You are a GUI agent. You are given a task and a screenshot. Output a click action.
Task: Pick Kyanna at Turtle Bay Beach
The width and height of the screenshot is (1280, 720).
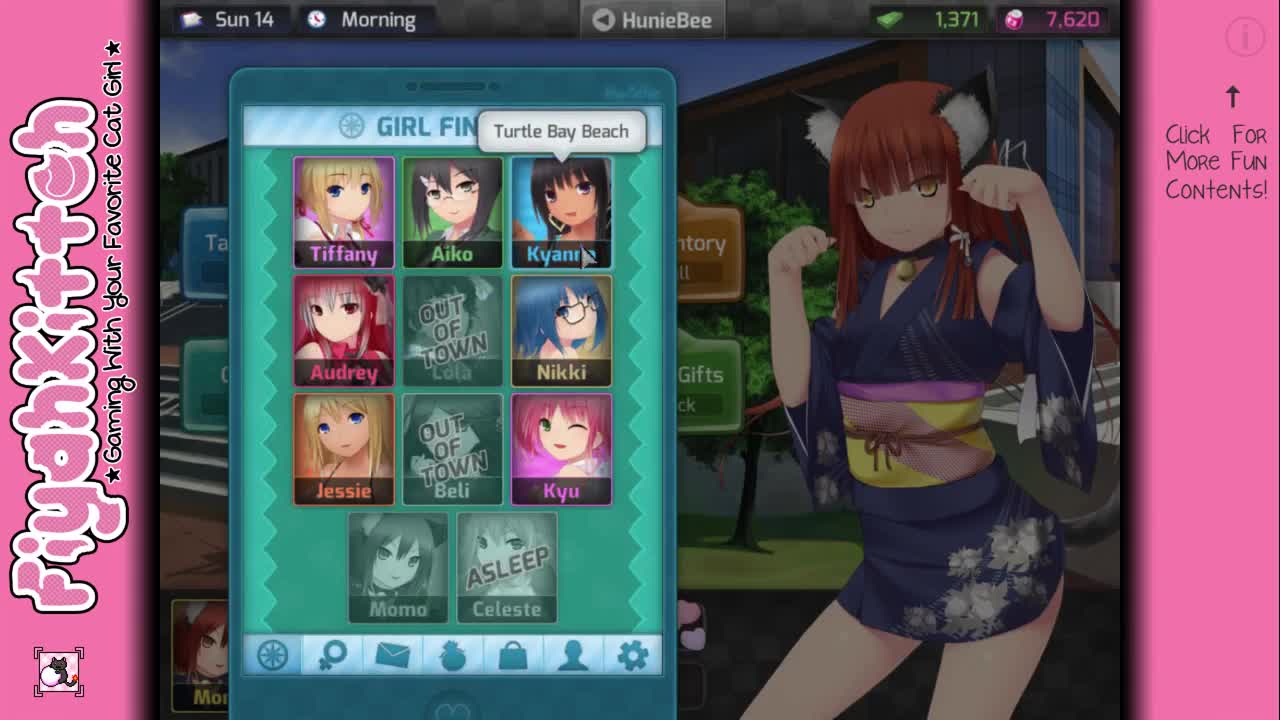coord(561,214)
